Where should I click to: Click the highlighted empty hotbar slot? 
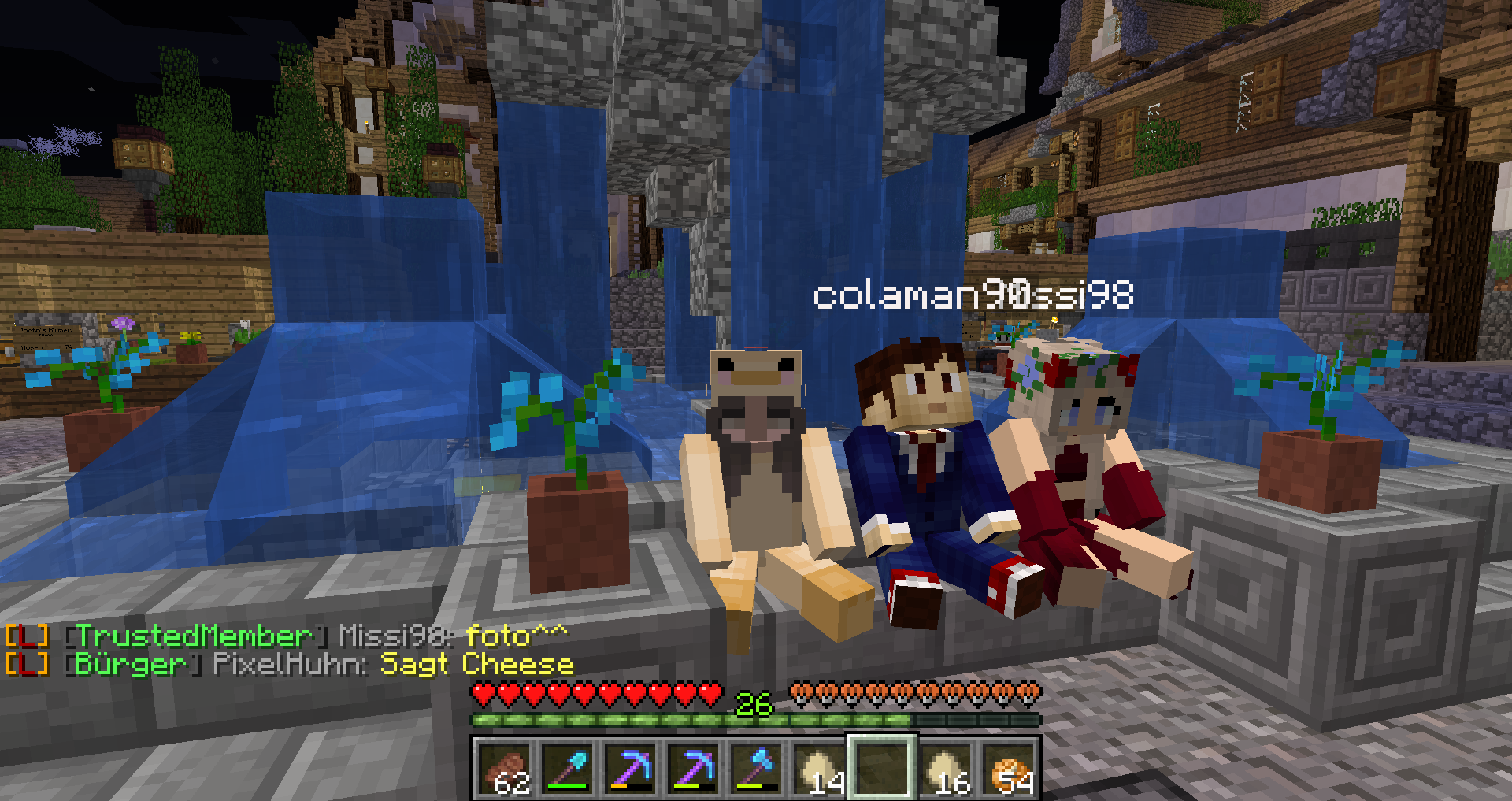(882, 768)
